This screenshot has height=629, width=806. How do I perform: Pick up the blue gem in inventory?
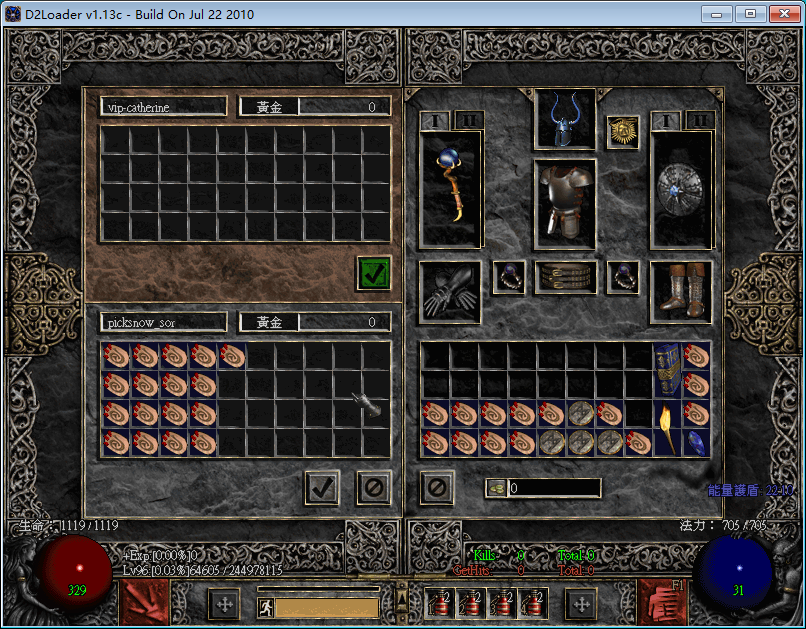[696, 442]
